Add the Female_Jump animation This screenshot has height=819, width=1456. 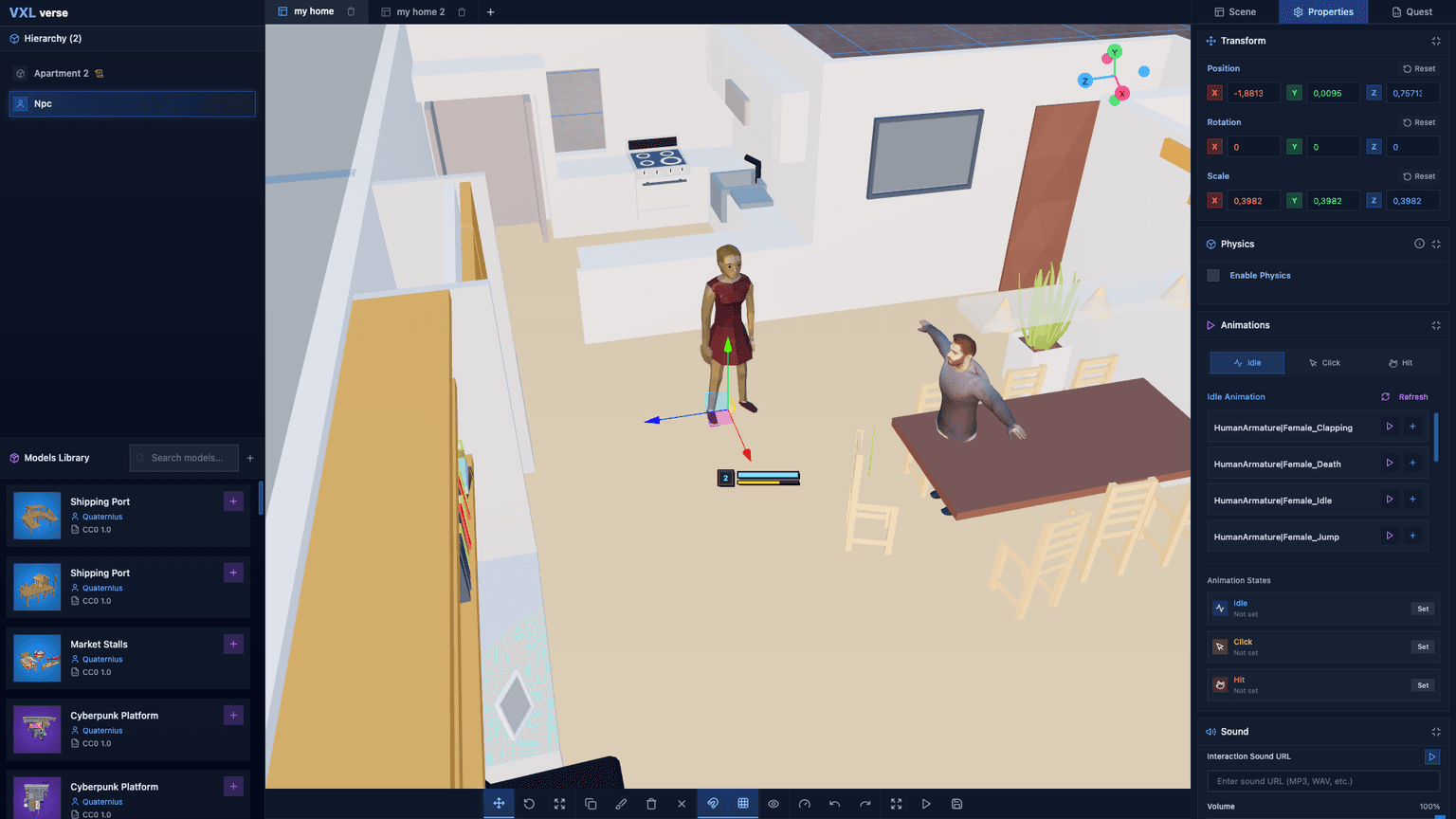(x=1412, y=537)
